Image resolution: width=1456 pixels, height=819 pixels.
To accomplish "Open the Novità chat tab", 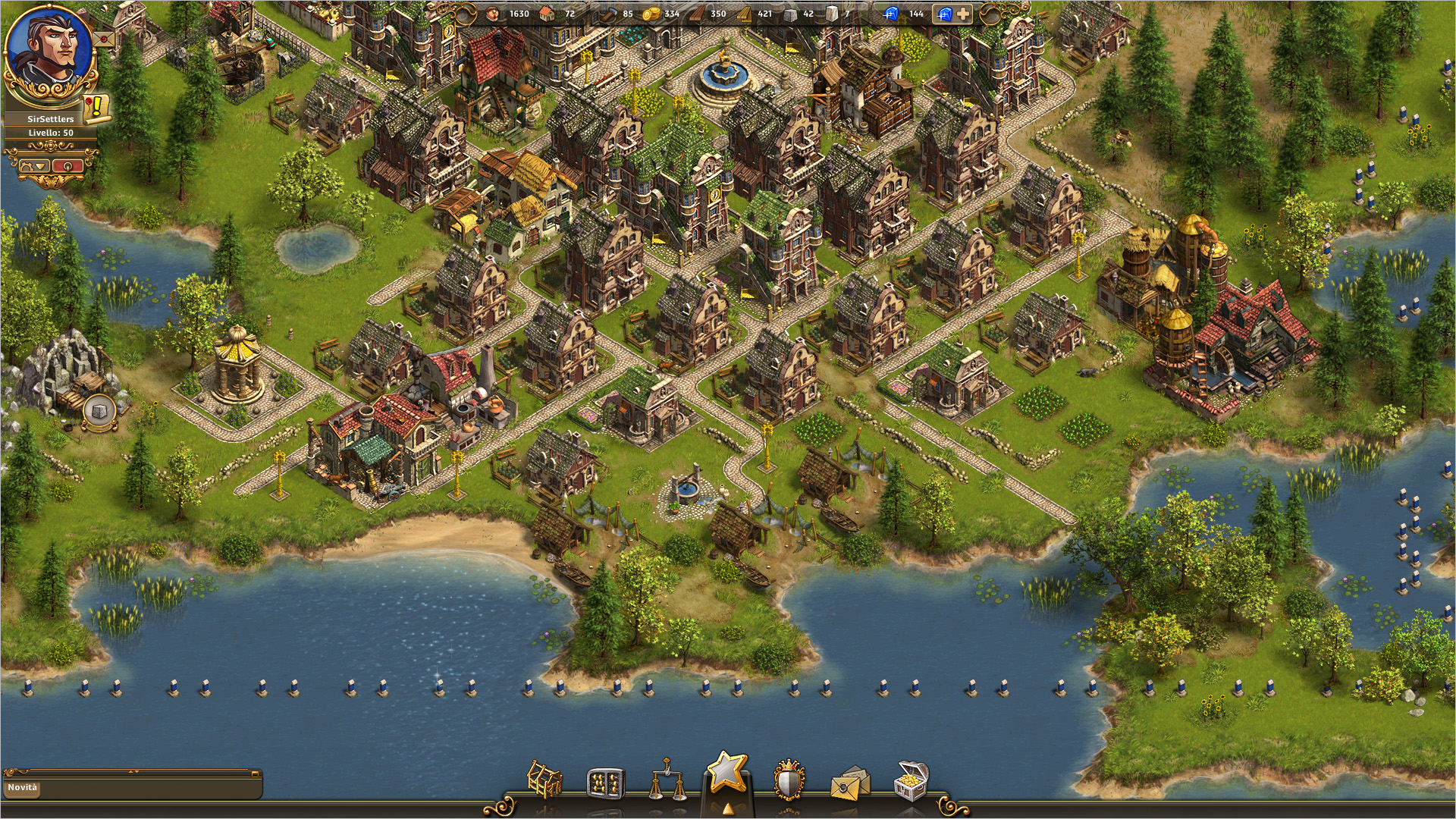I will coord(23,787).
